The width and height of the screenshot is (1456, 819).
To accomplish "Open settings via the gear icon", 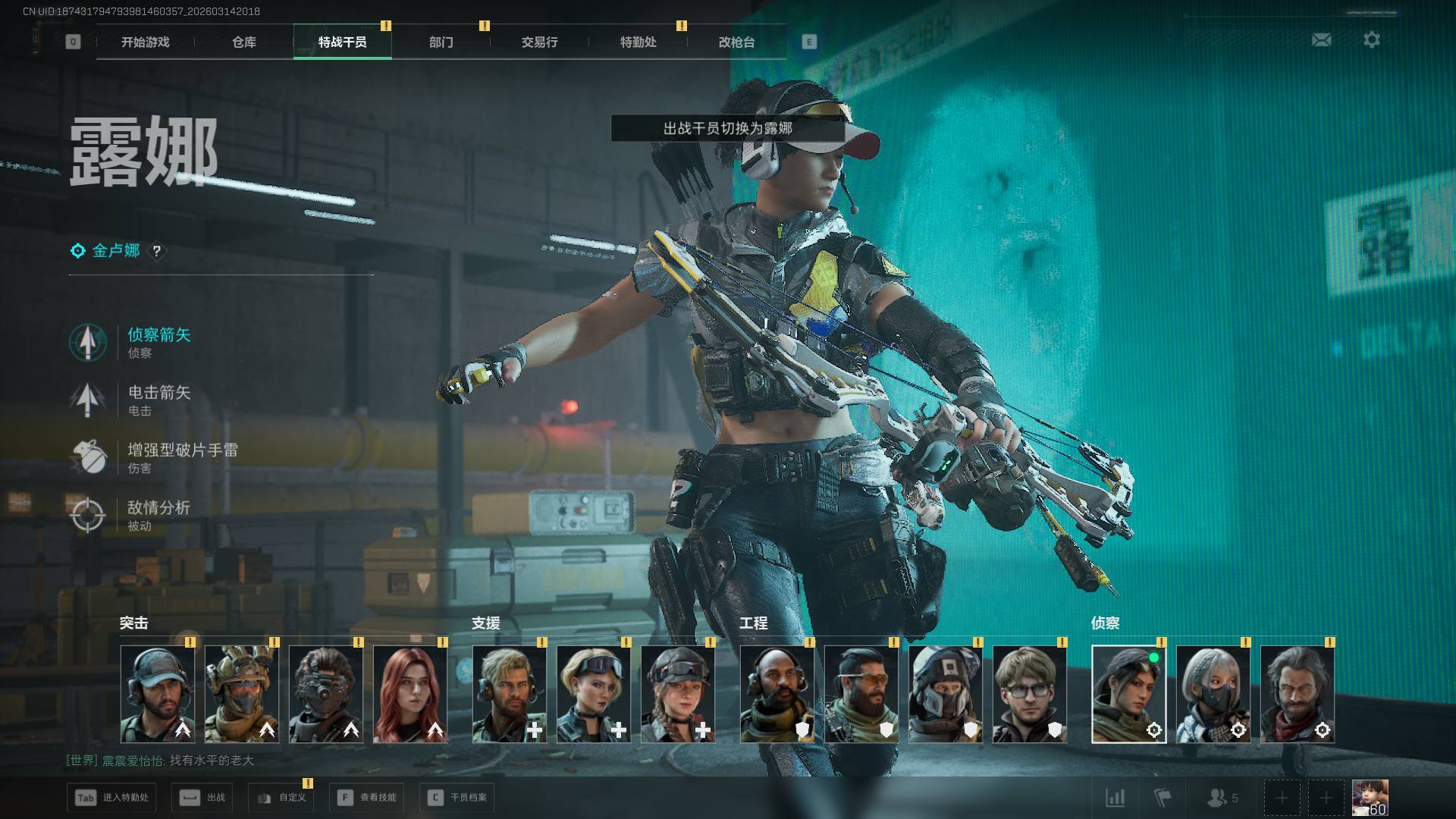I will point(1372,39).
